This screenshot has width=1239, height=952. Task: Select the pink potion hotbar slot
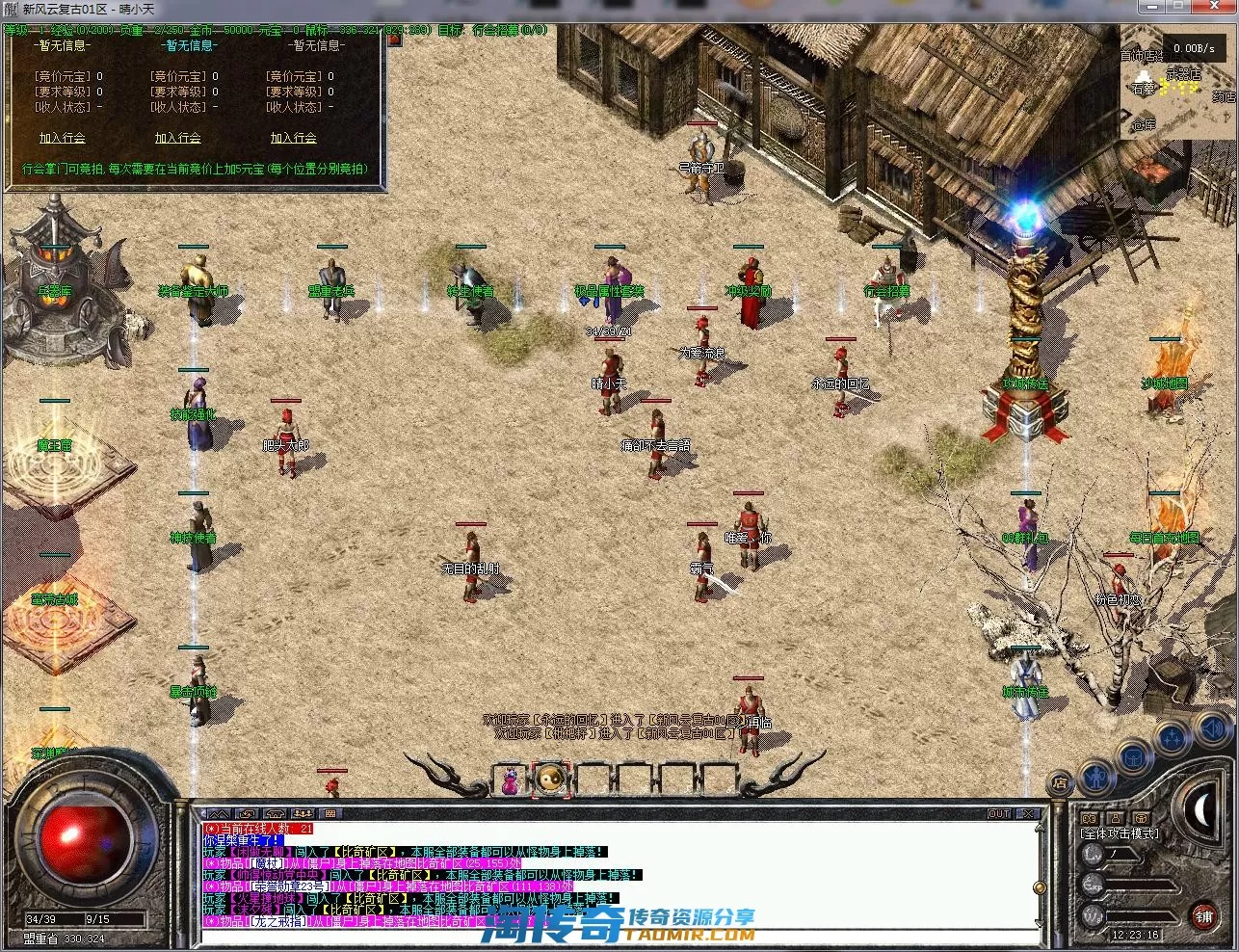pyautogui.click(x=511, y=779)
